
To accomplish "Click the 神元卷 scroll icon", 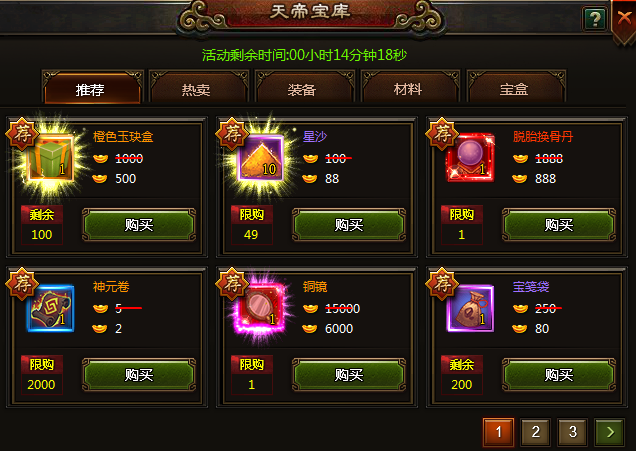I will (x=49, y=309).
